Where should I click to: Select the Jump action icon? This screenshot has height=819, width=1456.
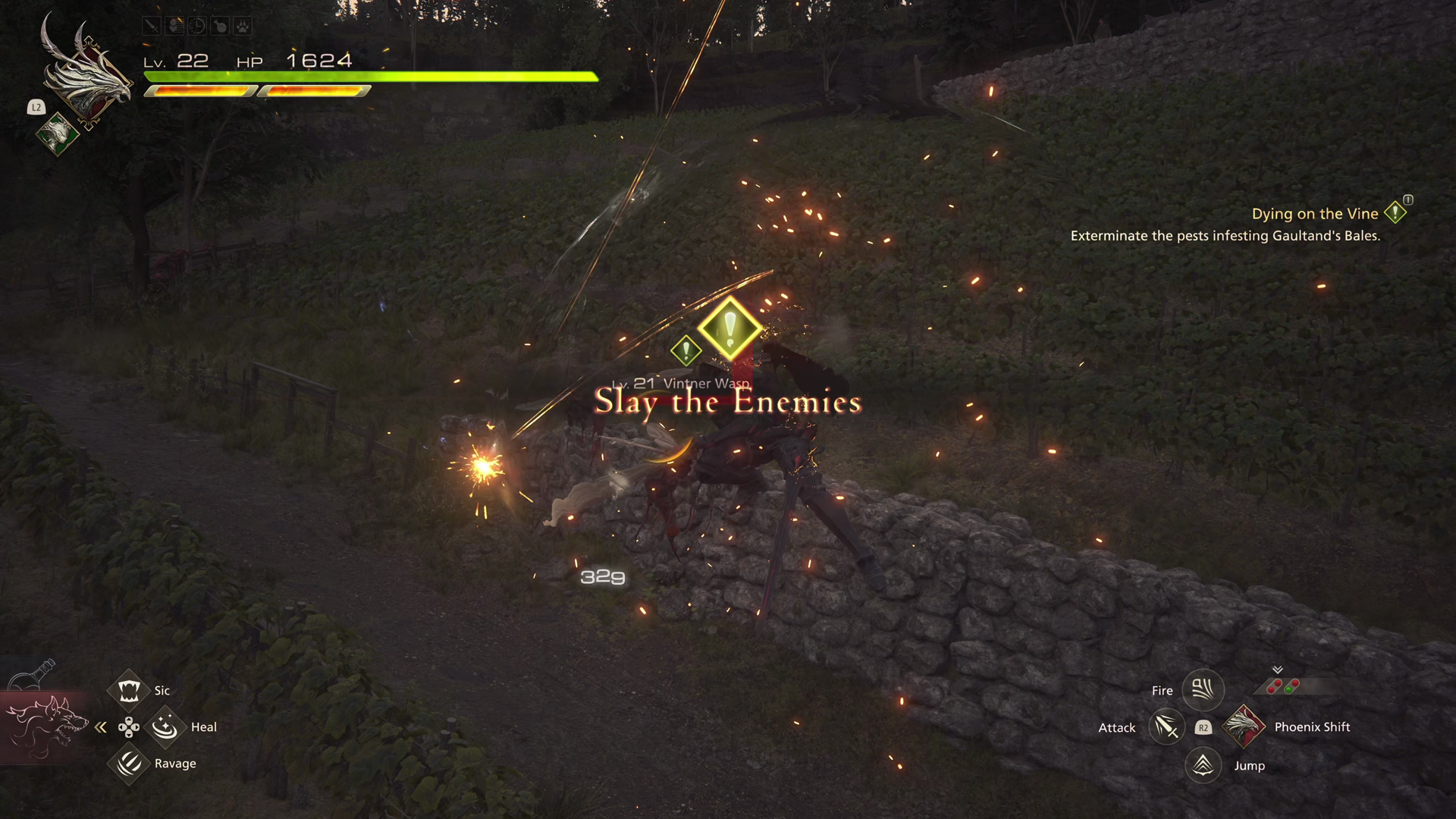[1203, 765]
